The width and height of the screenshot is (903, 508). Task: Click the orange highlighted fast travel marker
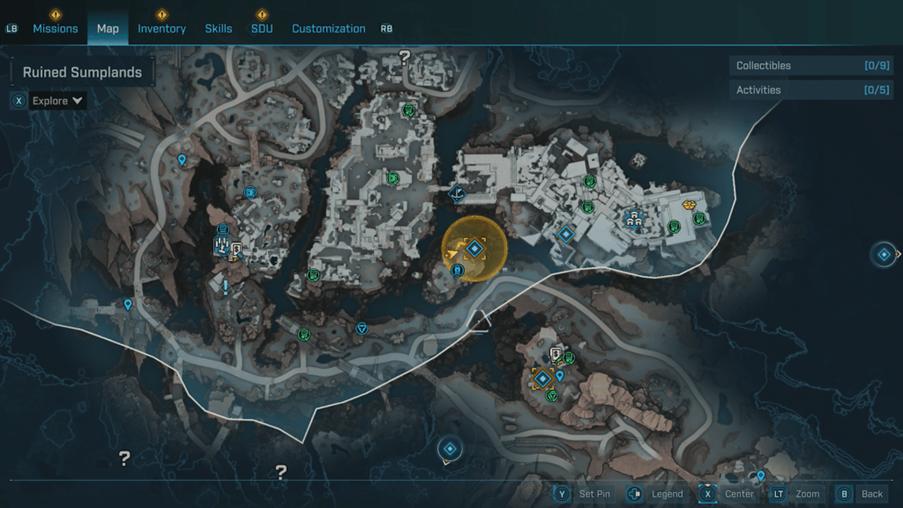(x=475, y=248)
